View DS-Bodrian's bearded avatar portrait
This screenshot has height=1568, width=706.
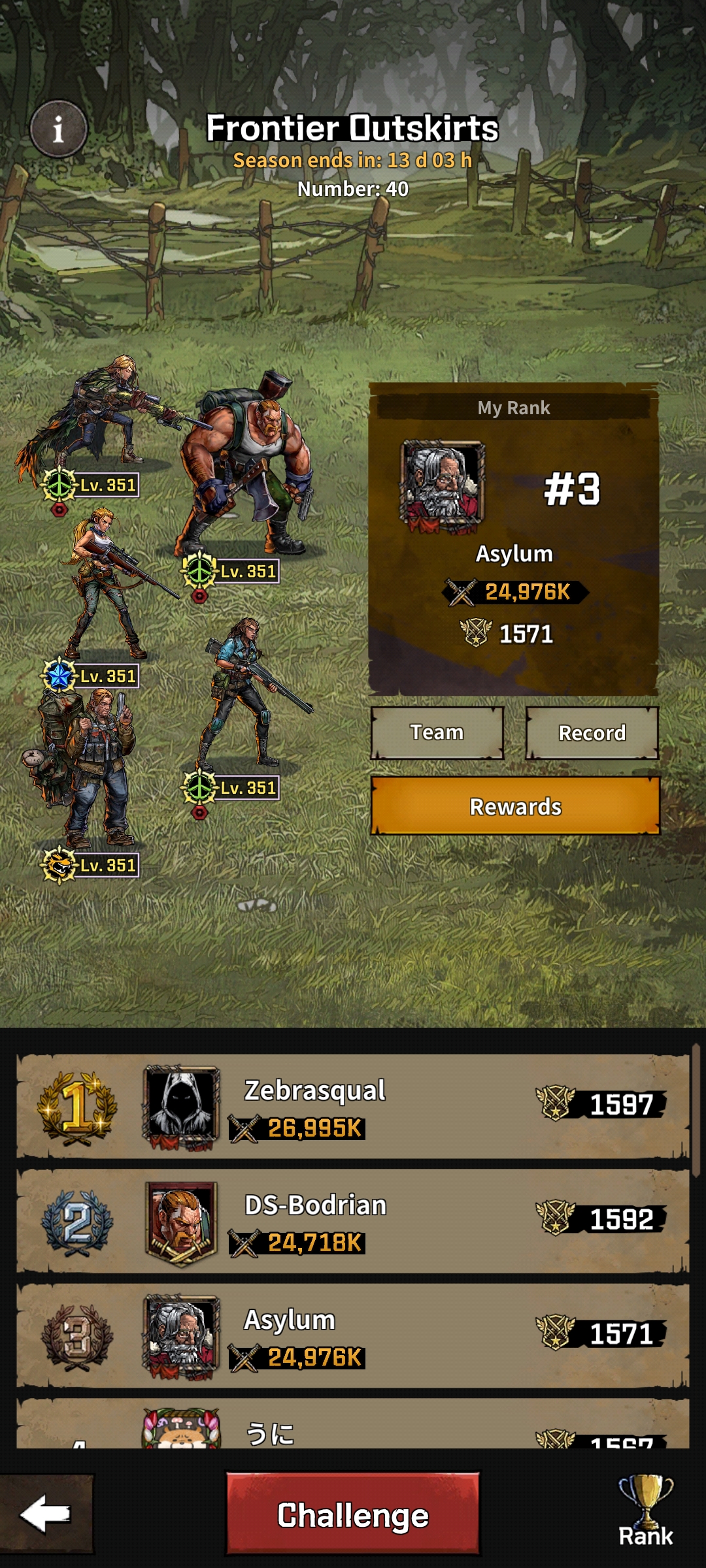click(182, 1220)
